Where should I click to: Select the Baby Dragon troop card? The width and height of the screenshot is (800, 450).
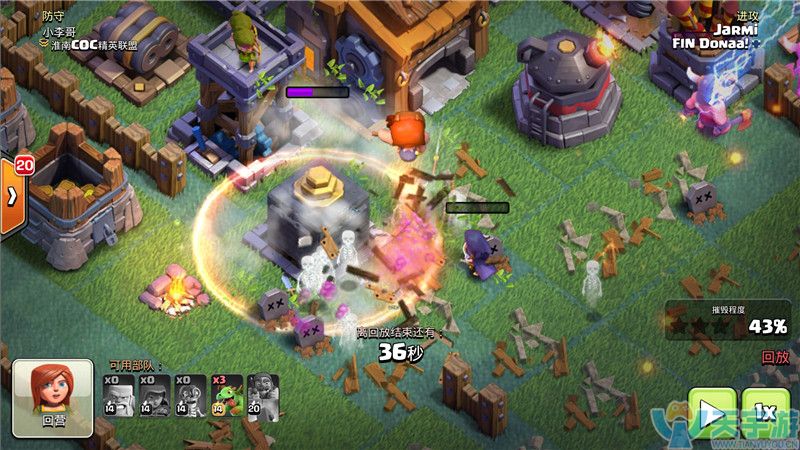228,397
